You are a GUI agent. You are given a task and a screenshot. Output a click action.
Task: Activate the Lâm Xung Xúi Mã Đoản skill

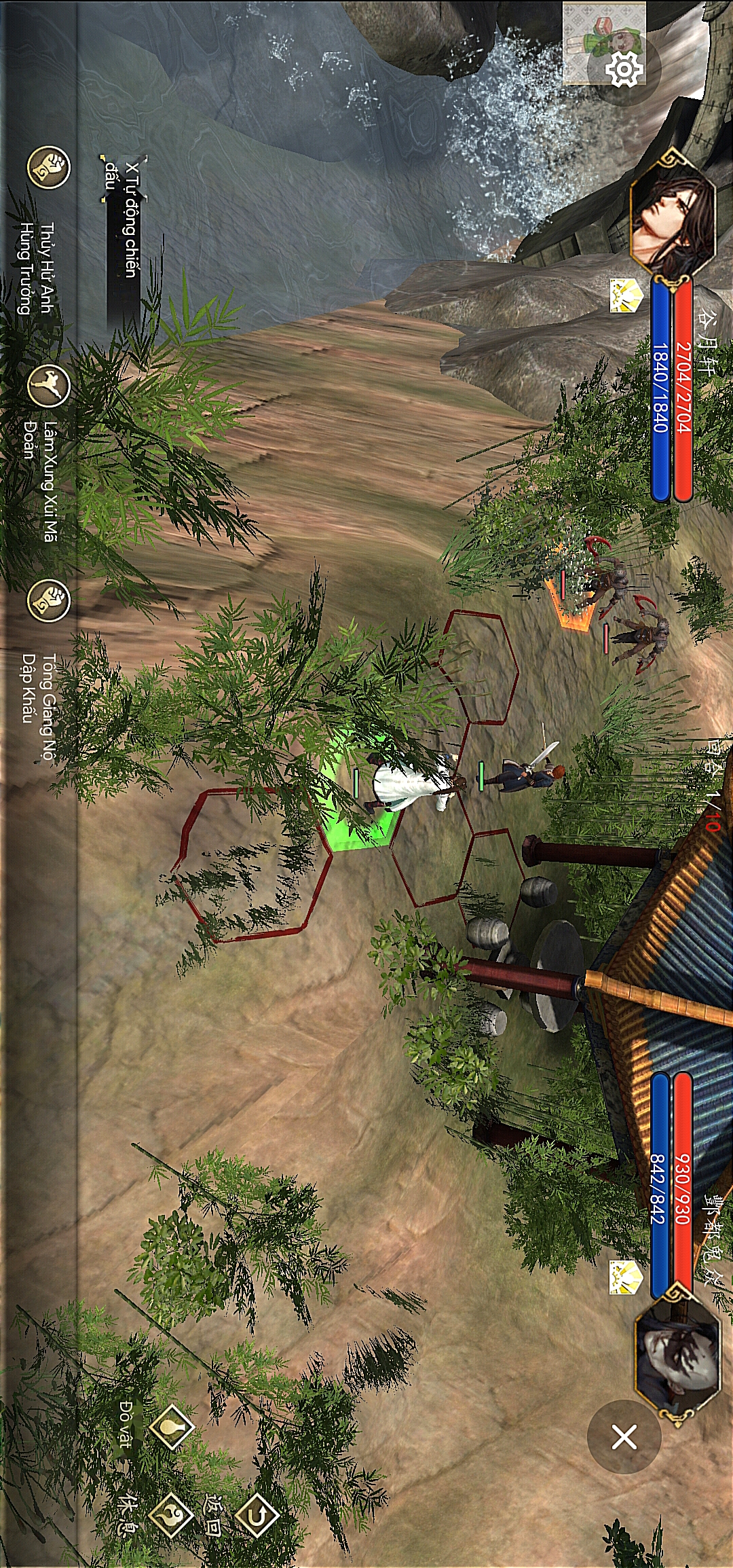48,386
